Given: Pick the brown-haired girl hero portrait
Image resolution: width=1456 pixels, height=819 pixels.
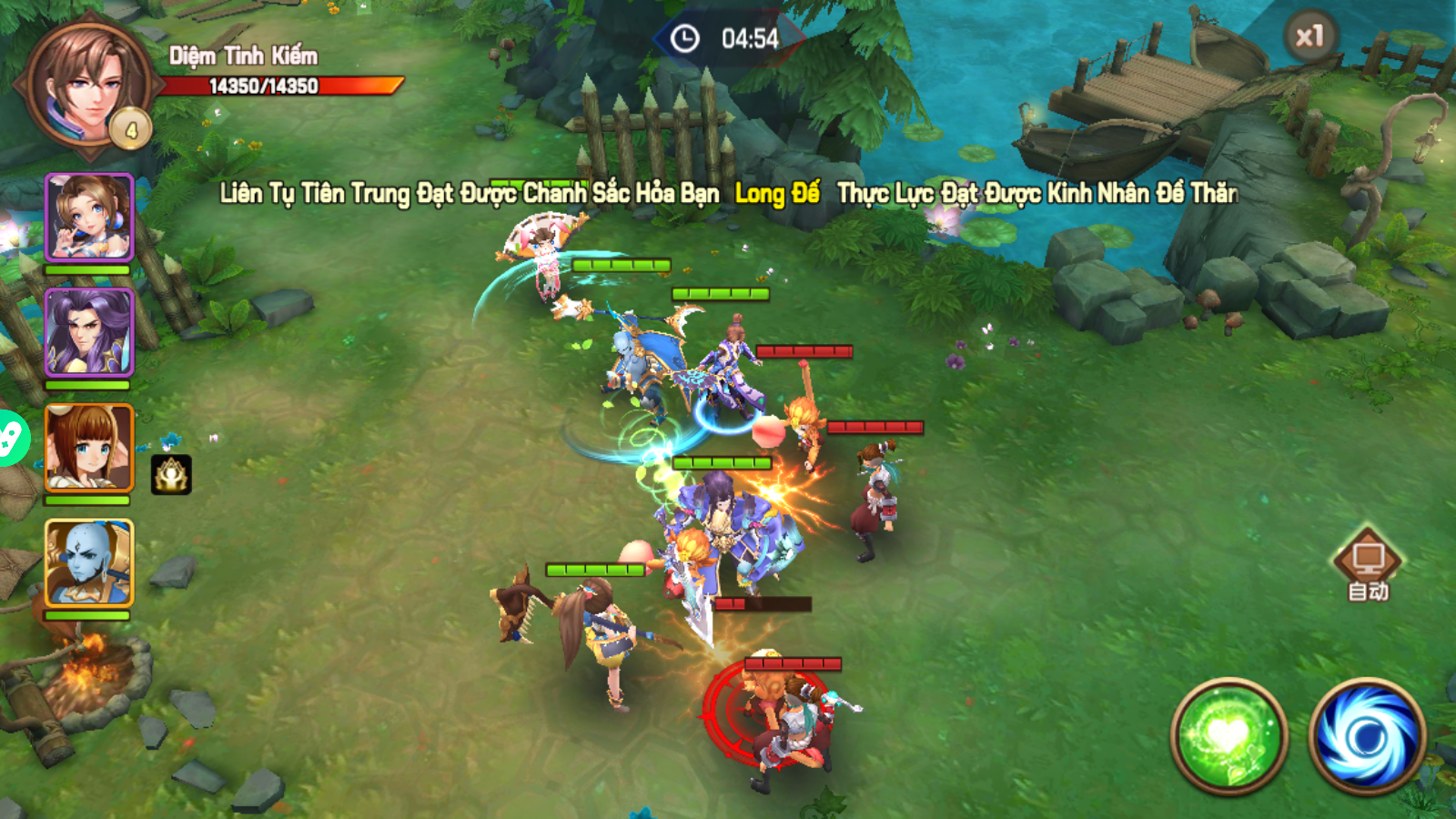Looking at the screenshot, I should pos(89,448).
